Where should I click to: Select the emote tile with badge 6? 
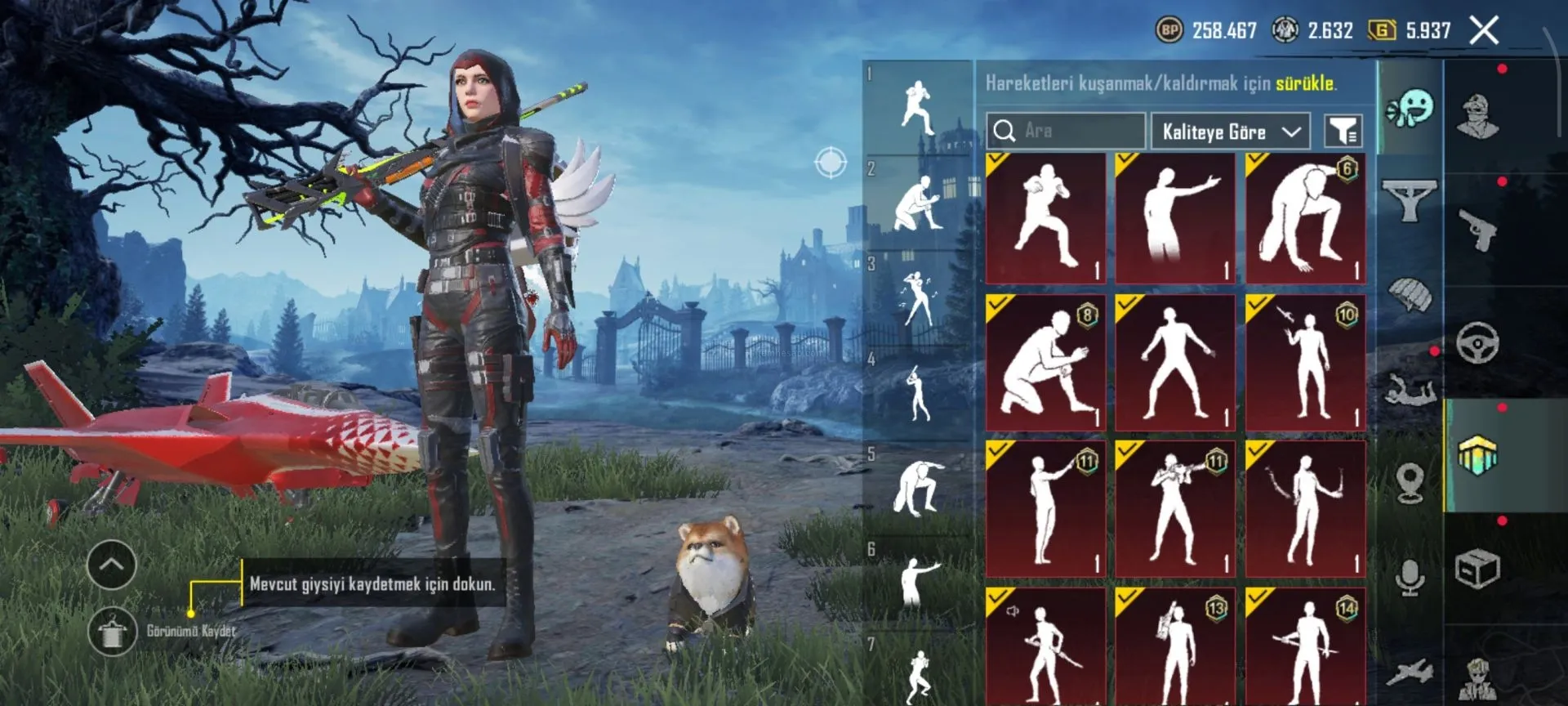tap(1305, 218)
